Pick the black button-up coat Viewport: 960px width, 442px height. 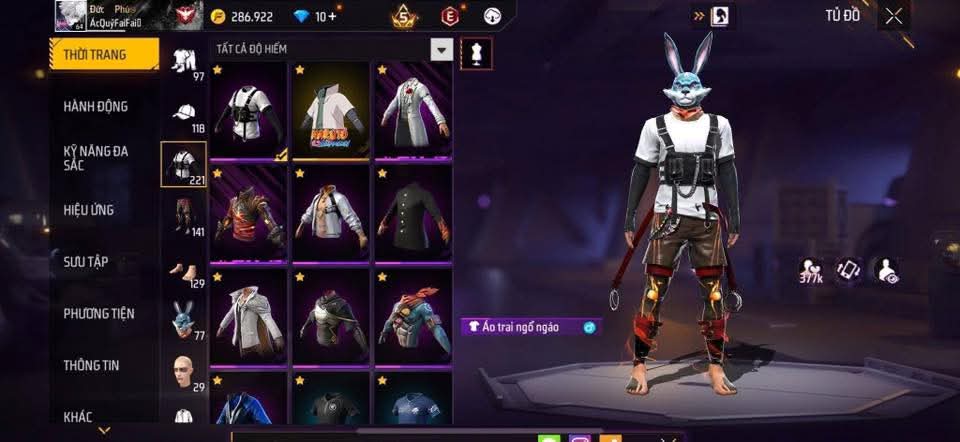coord(413,212)
